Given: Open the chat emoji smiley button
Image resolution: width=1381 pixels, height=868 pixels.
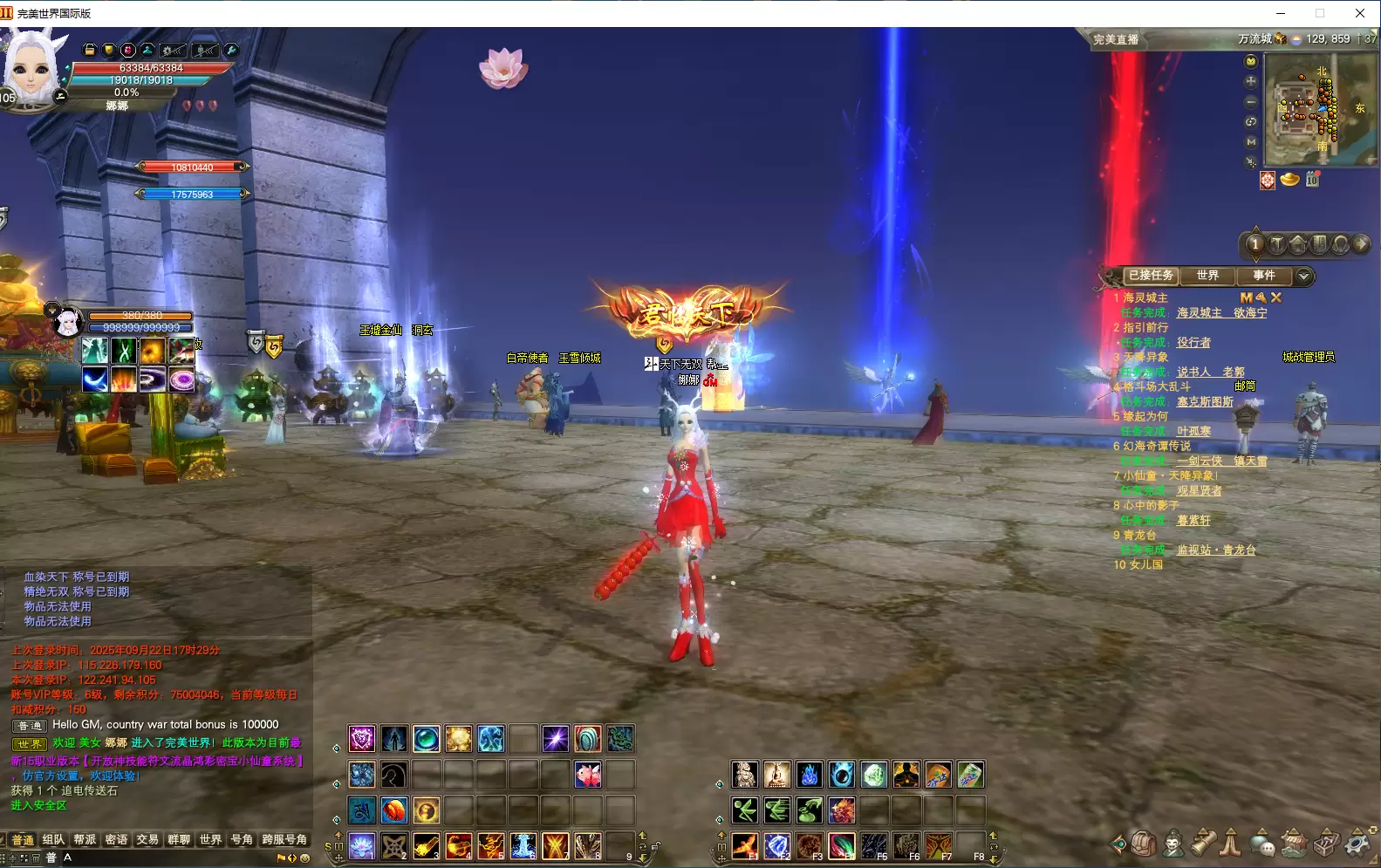Looking at the screenshot, I should (304, 858).
